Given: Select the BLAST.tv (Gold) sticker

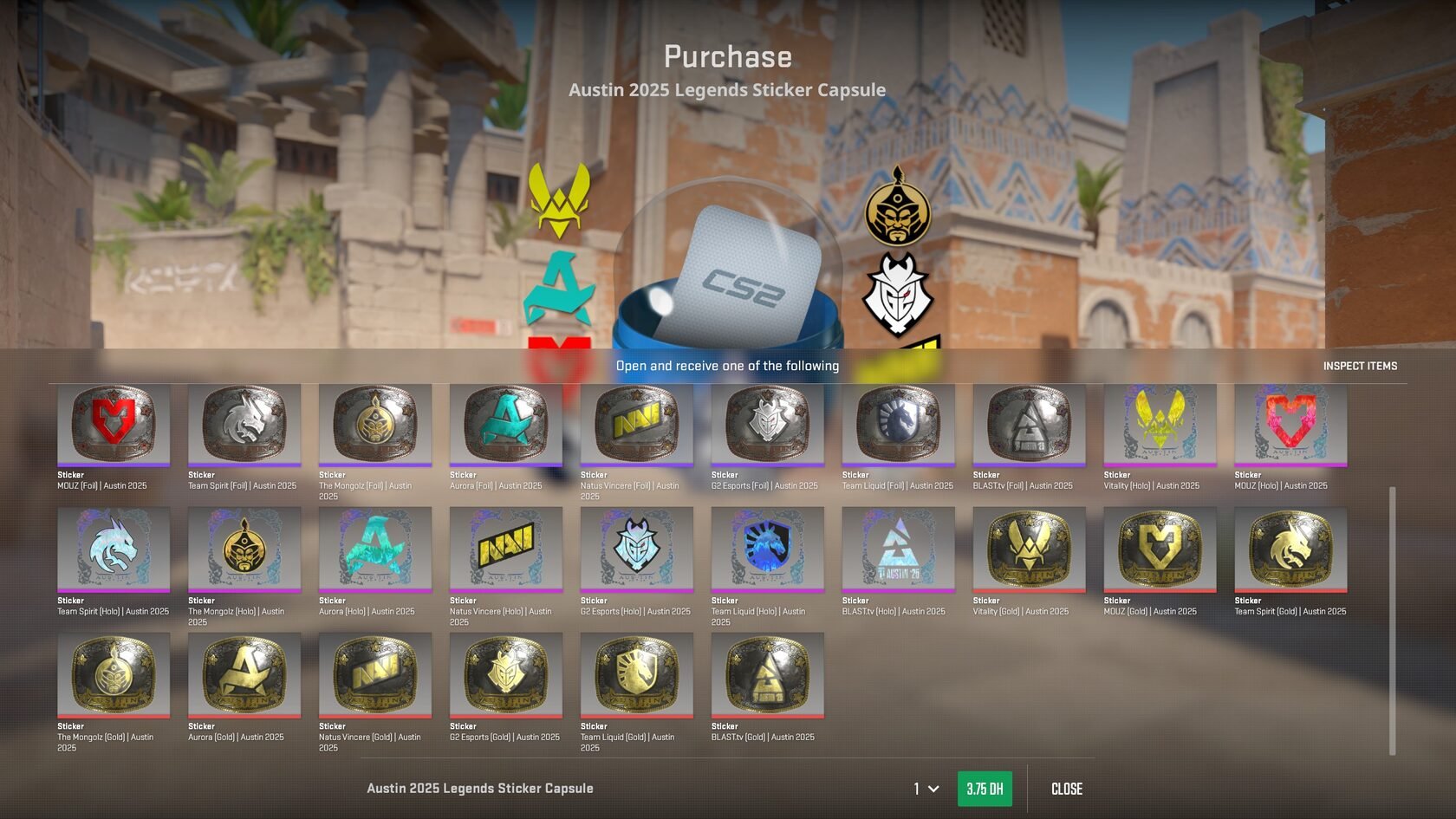Looking at the screenshot, I should click(768, 675).
